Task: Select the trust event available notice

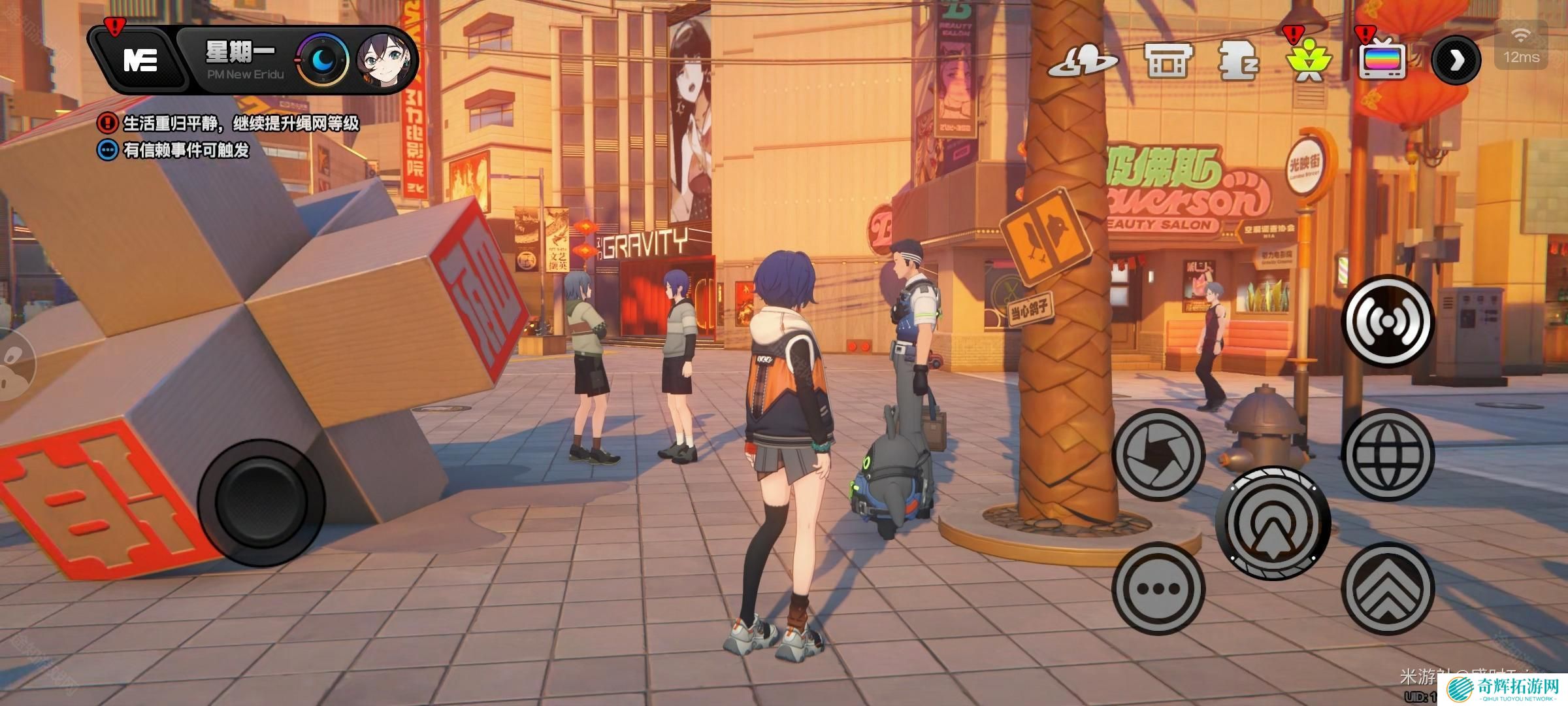Action: tap(174, 150)
